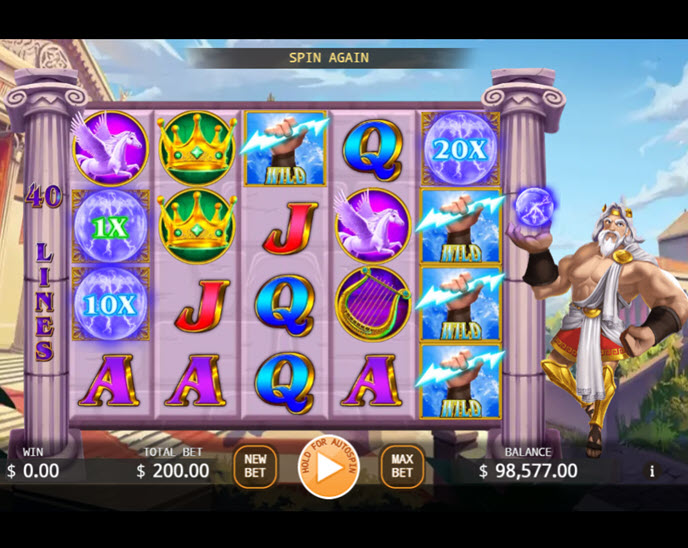Open the info panel with the i icon
The image size is (688, 548).
point(652,471)
